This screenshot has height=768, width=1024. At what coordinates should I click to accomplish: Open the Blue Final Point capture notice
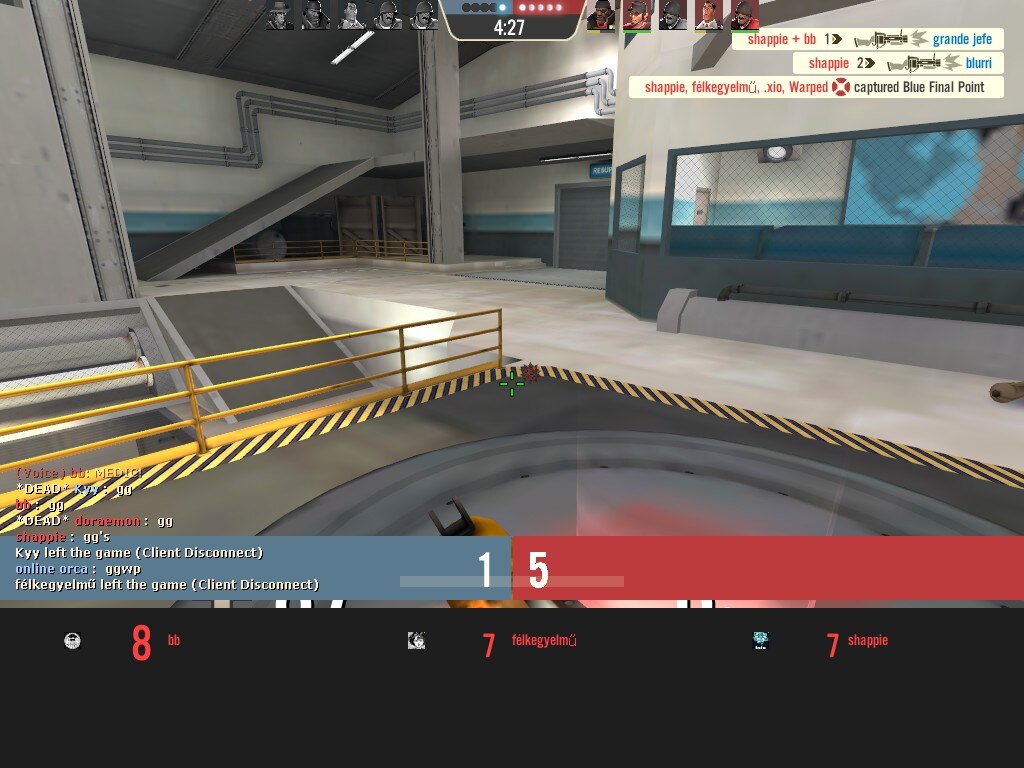816,87
